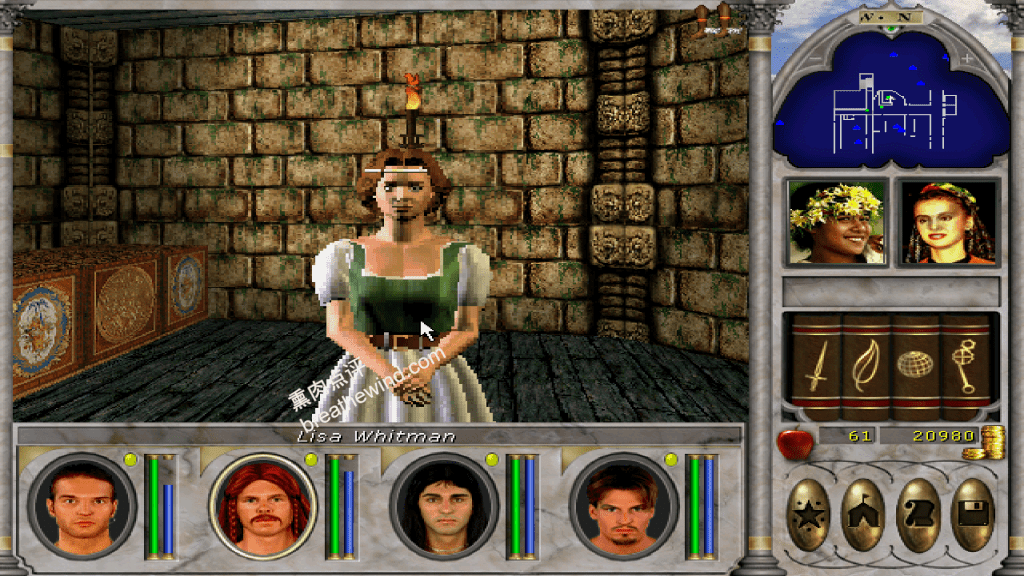Click the scroll oval button

[918, 515]
